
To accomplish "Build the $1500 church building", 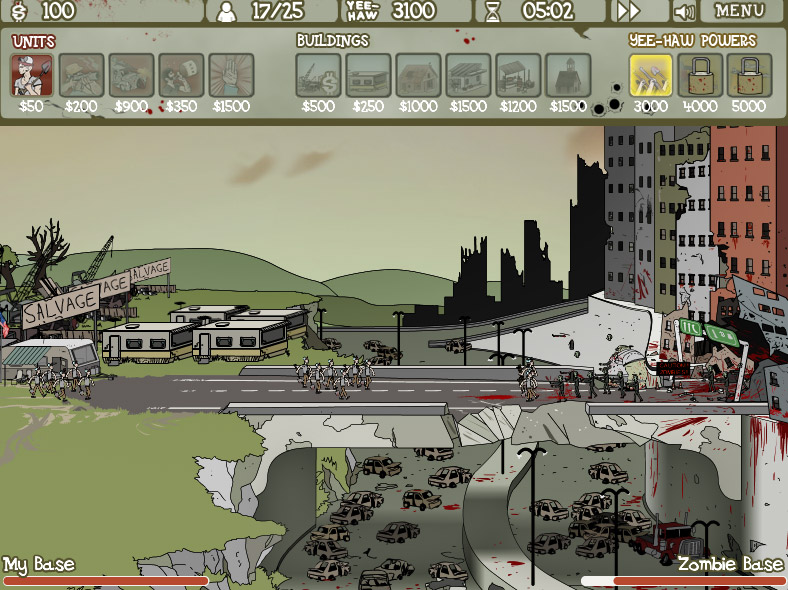I will click(568, 75).
